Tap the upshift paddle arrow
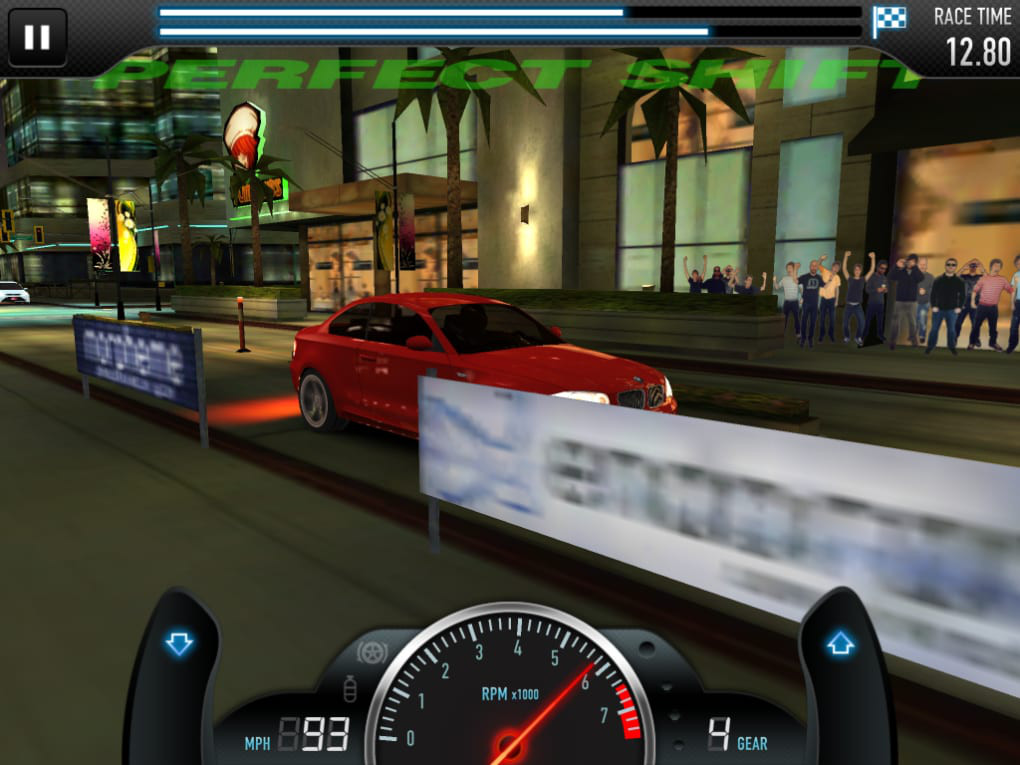Image resolution: width=1020 pixels, height=765 pixels. click(x=840, y=645)
